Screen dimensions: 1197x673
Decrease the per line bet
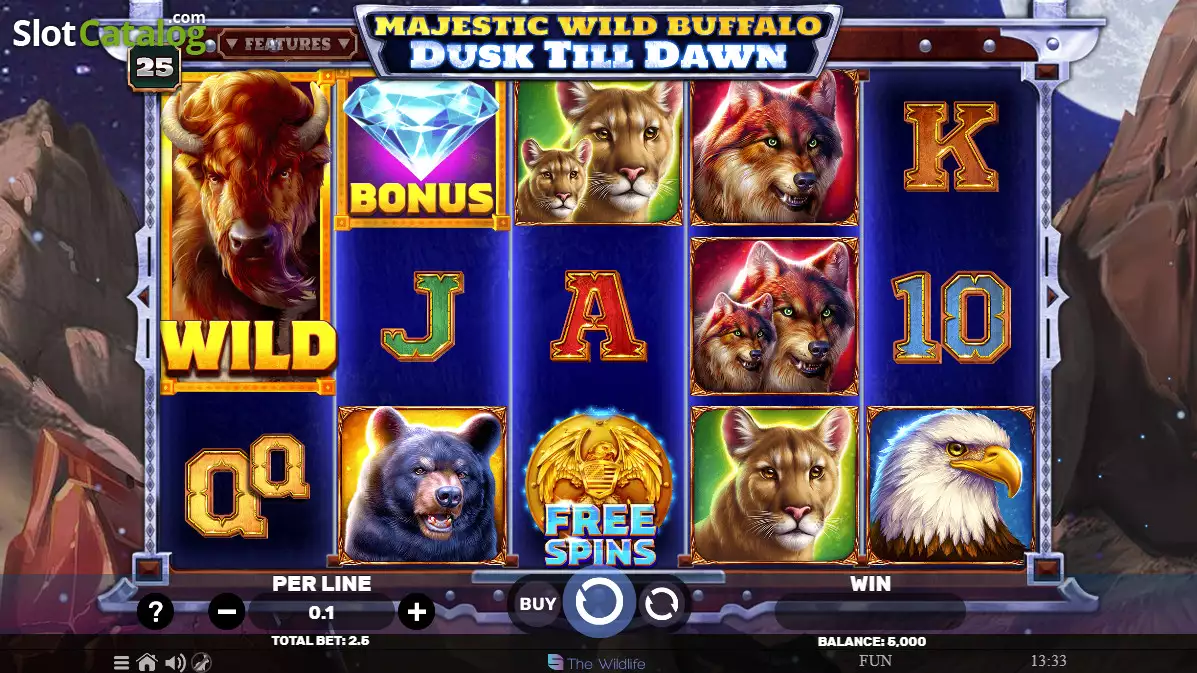[x=227, y=612]
